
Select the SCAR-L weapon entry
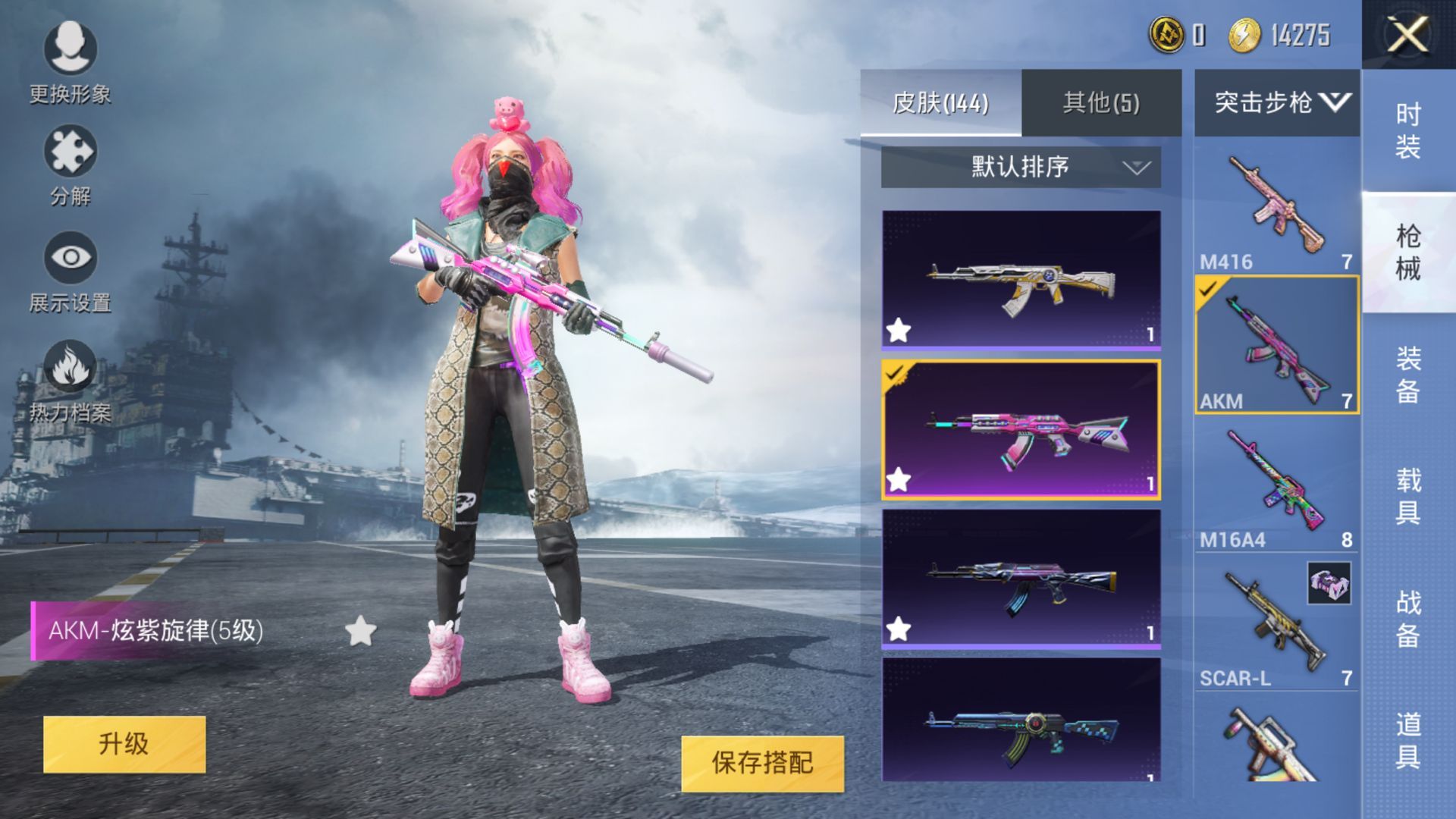[1277, 623]
